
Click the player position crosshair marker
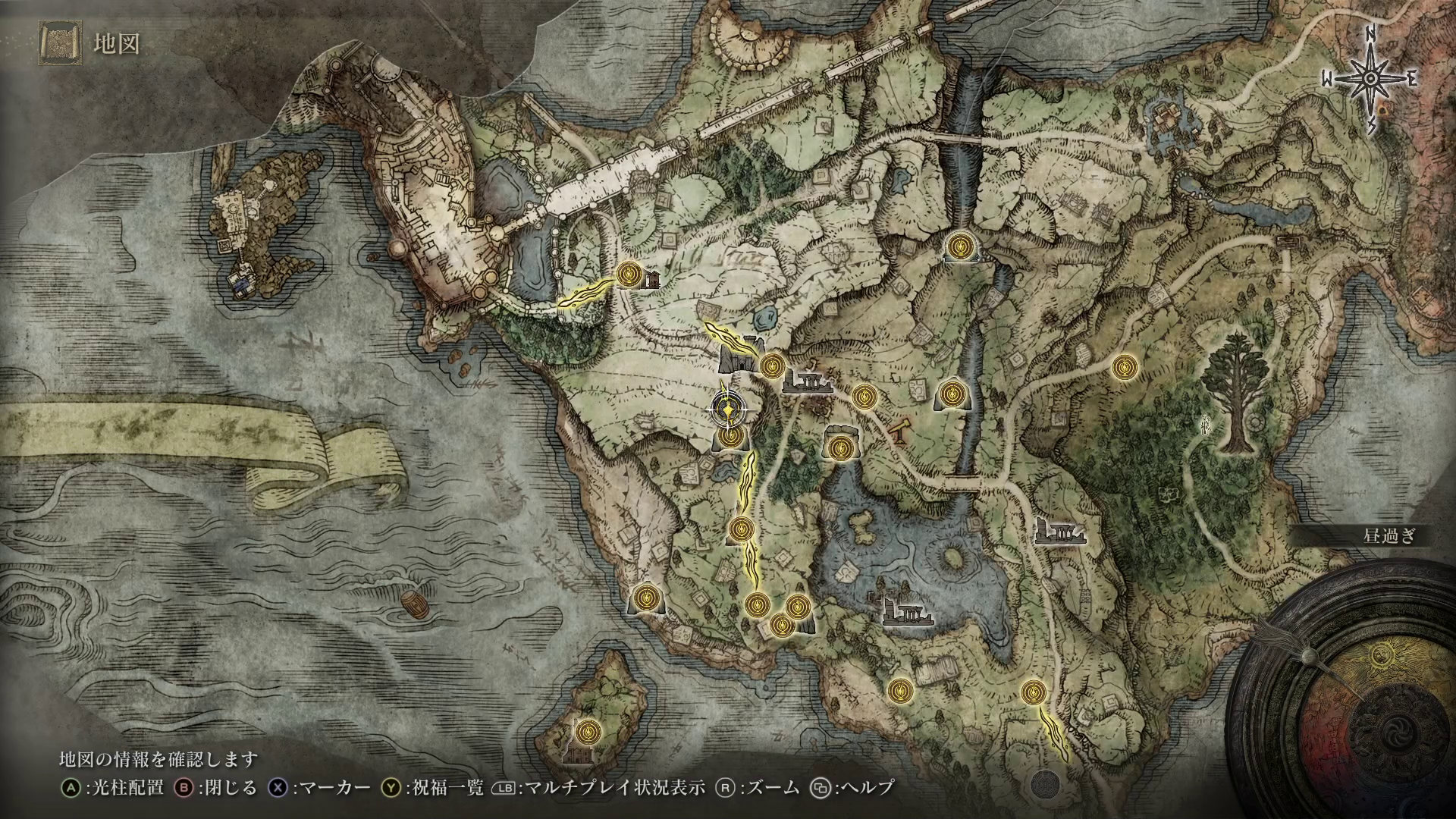click(728, 410)
